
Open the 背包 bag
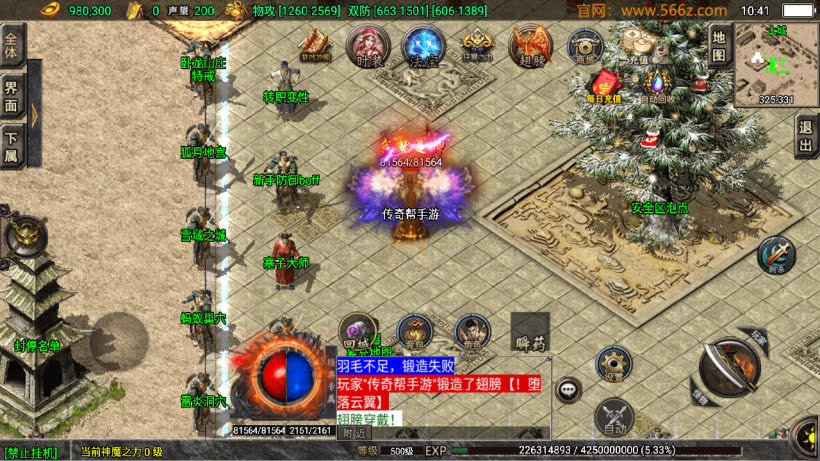[414, 332]
